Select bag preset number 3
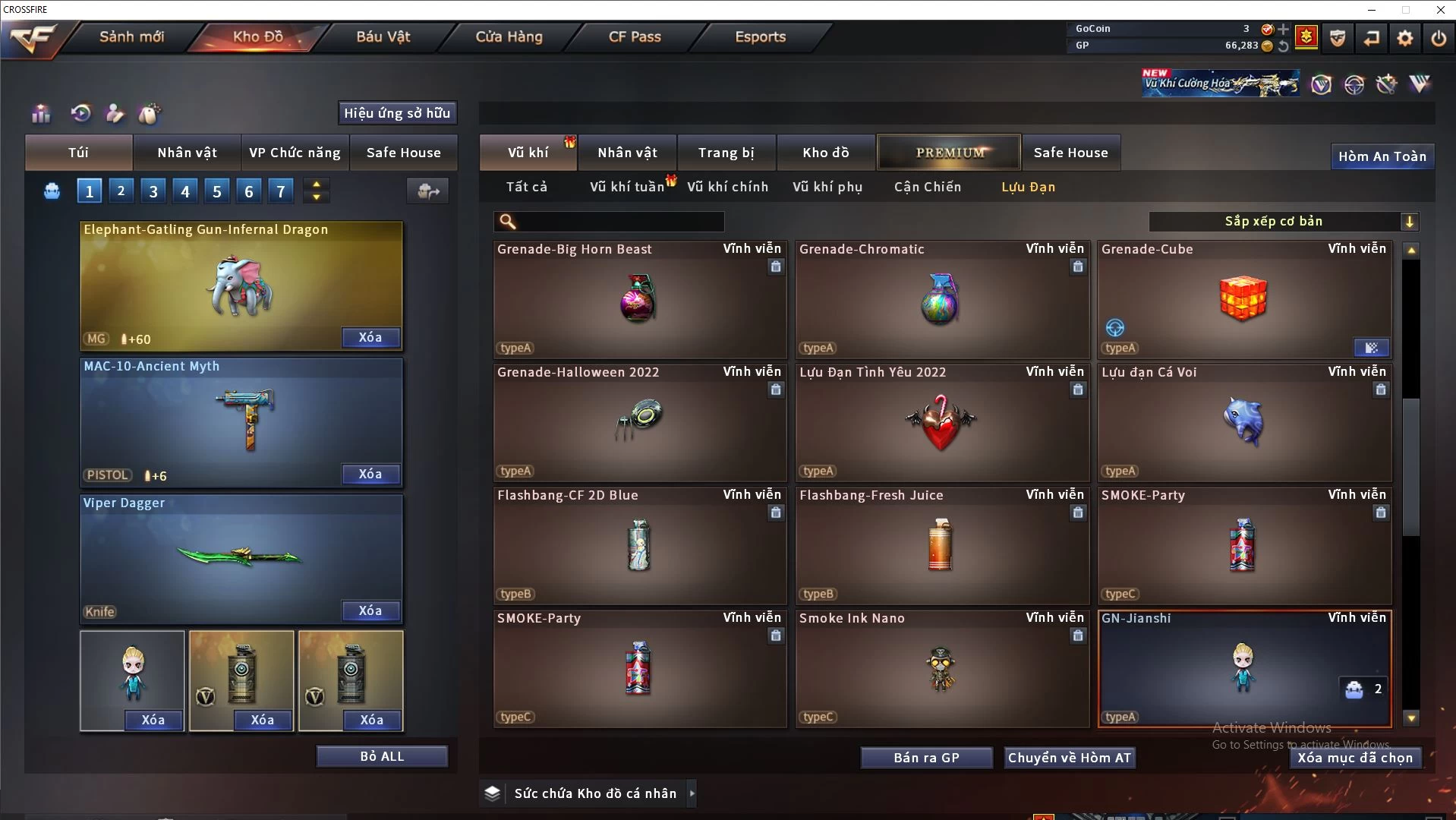 tap(153, 191)
